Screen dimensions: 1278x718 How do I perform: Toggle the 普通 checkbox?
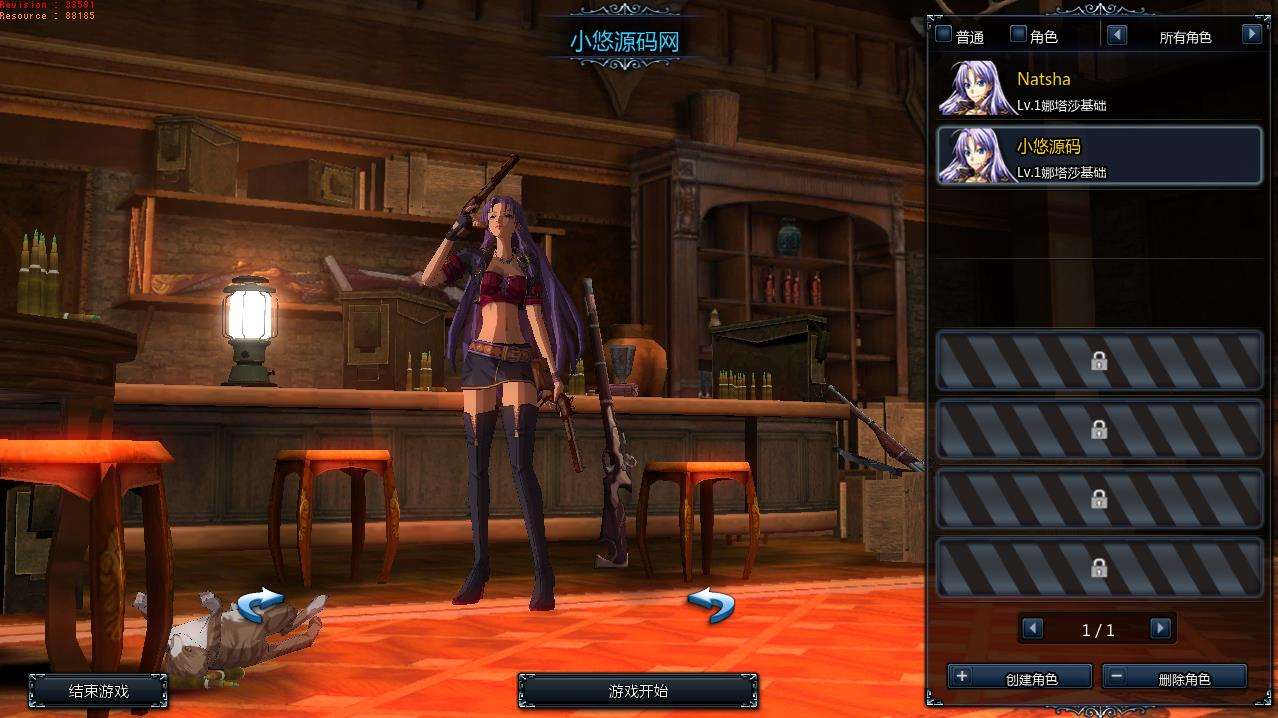[944, 35]
